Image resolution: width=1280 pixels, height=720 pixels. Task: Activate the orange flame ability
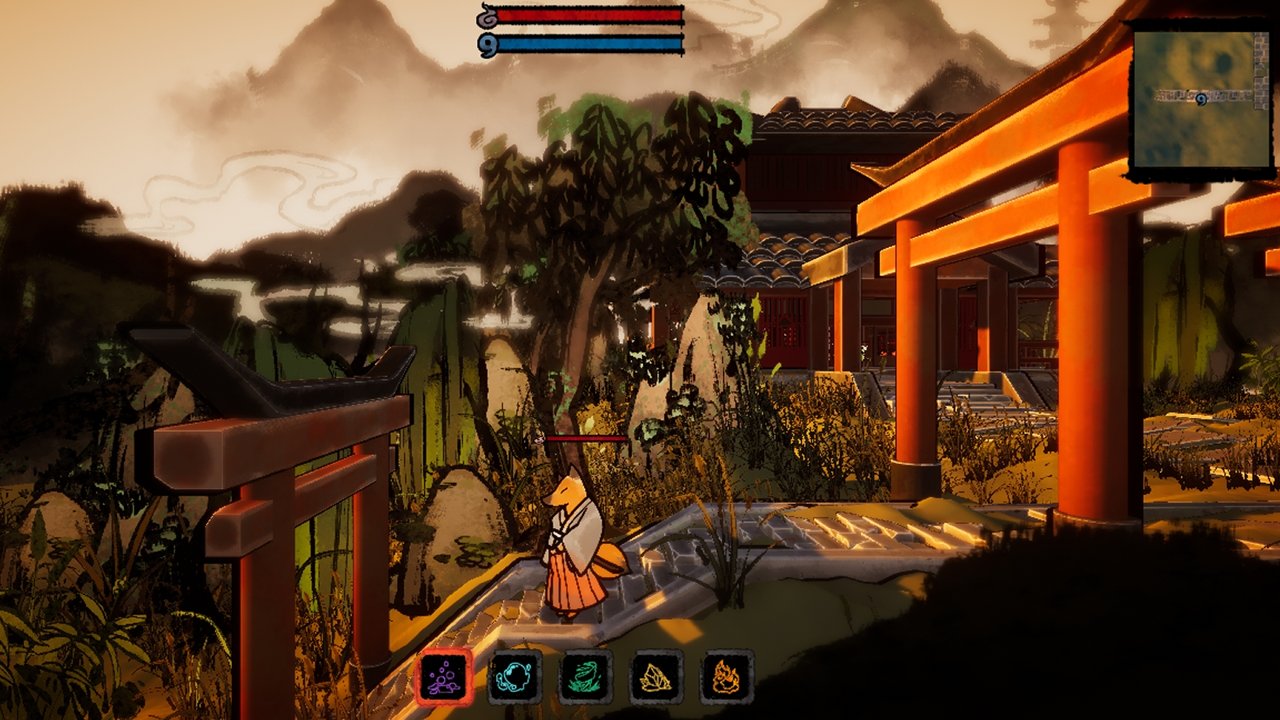(x=726, y=677)
